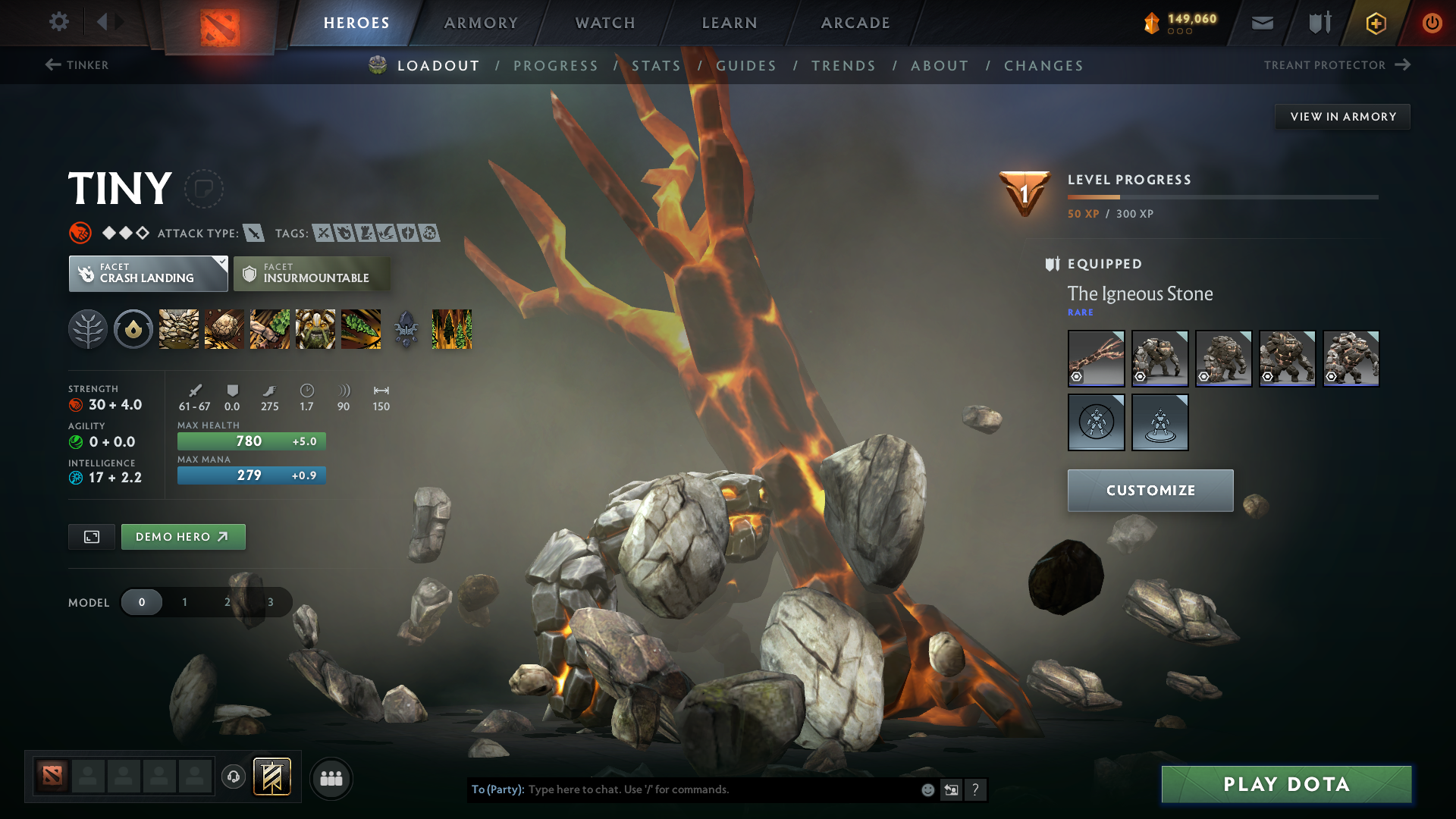Select Tiny's Avalanche ability icon
The height and width of the screenshot is (819, 1456).
178,329
